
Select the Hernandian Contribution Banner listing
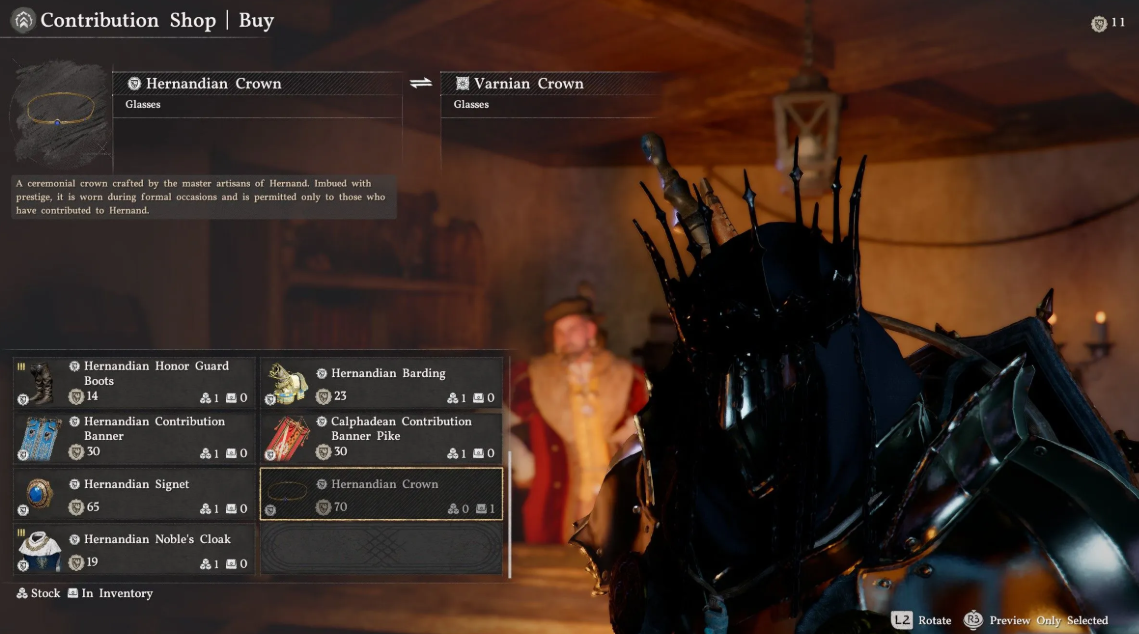(134, 437)
